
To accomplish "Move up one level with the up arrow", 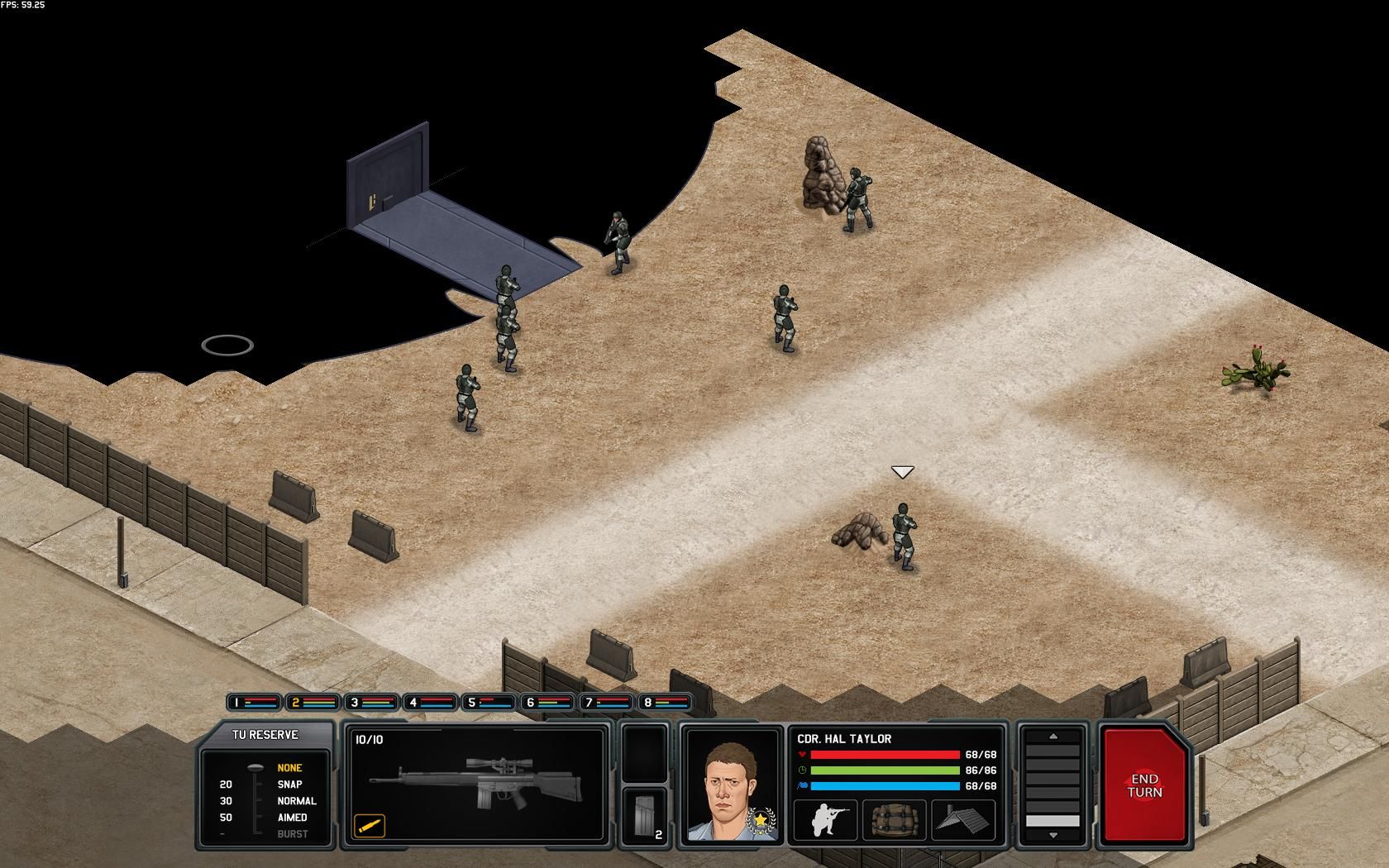I will (1052, 736).
